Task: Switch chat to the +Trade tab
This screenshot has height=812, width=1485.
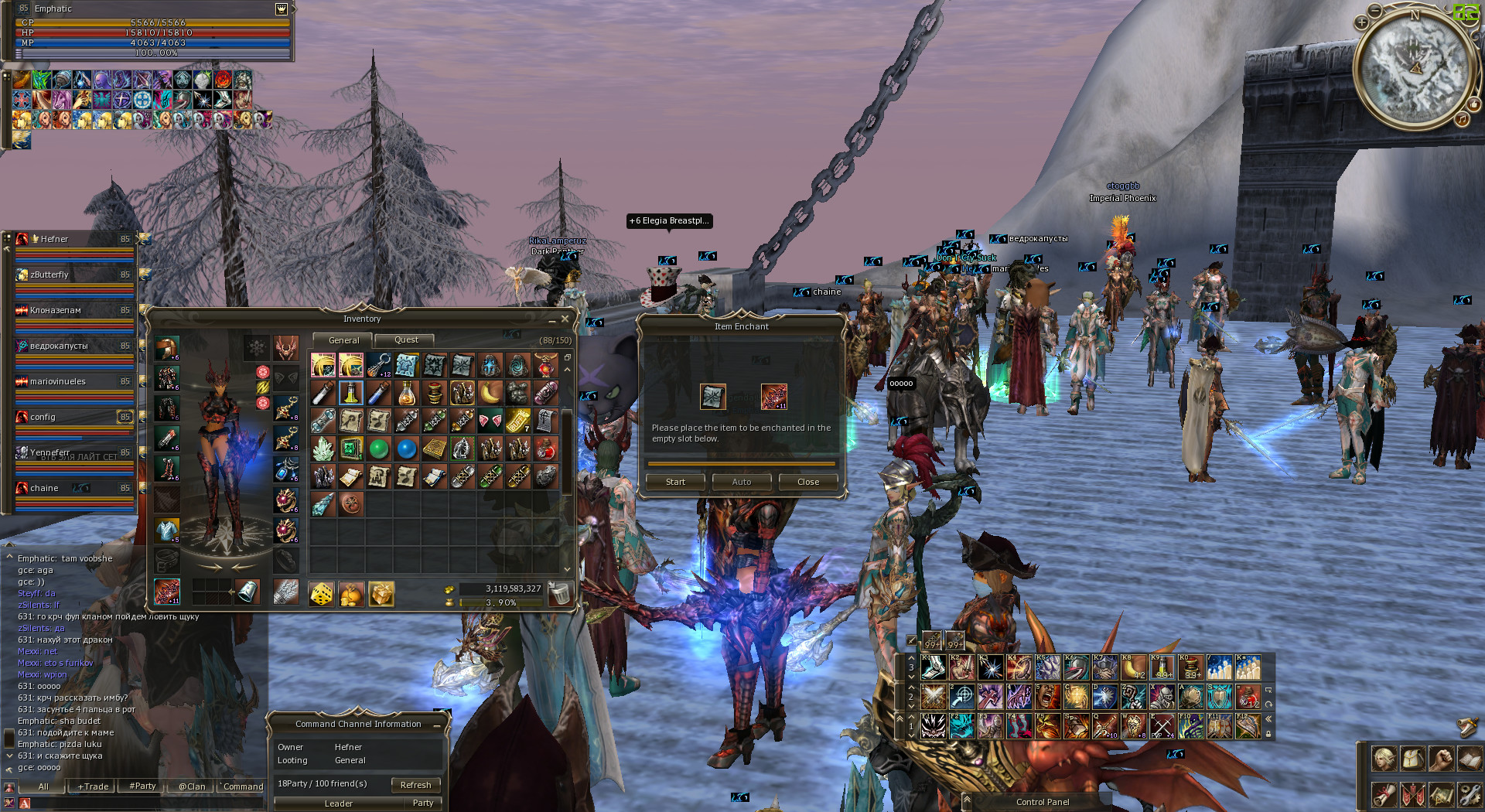Action: (x=93, y=786)
